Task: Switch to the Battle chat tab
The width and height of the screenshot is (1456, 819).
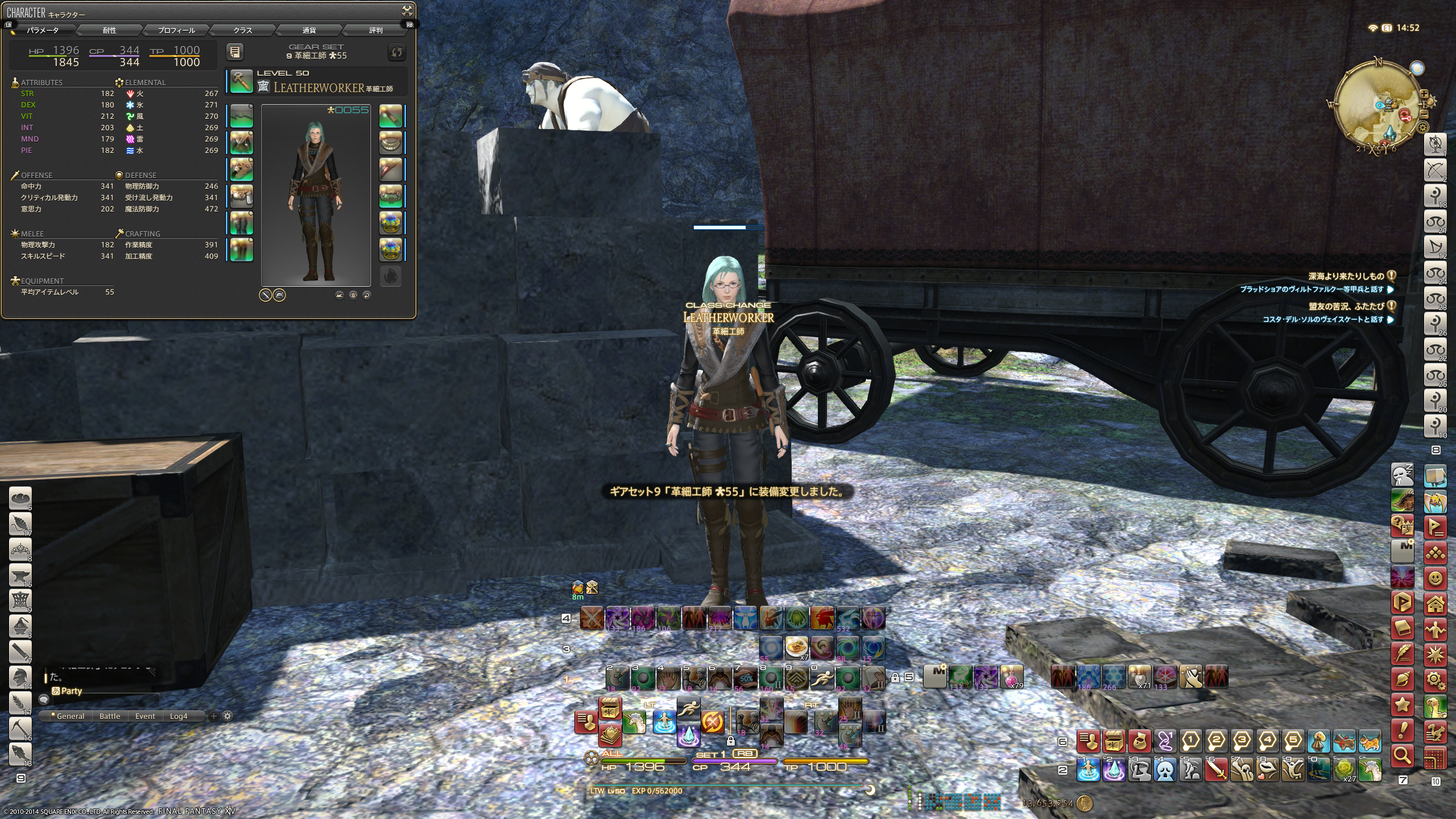Action: [x=110, y=716]
